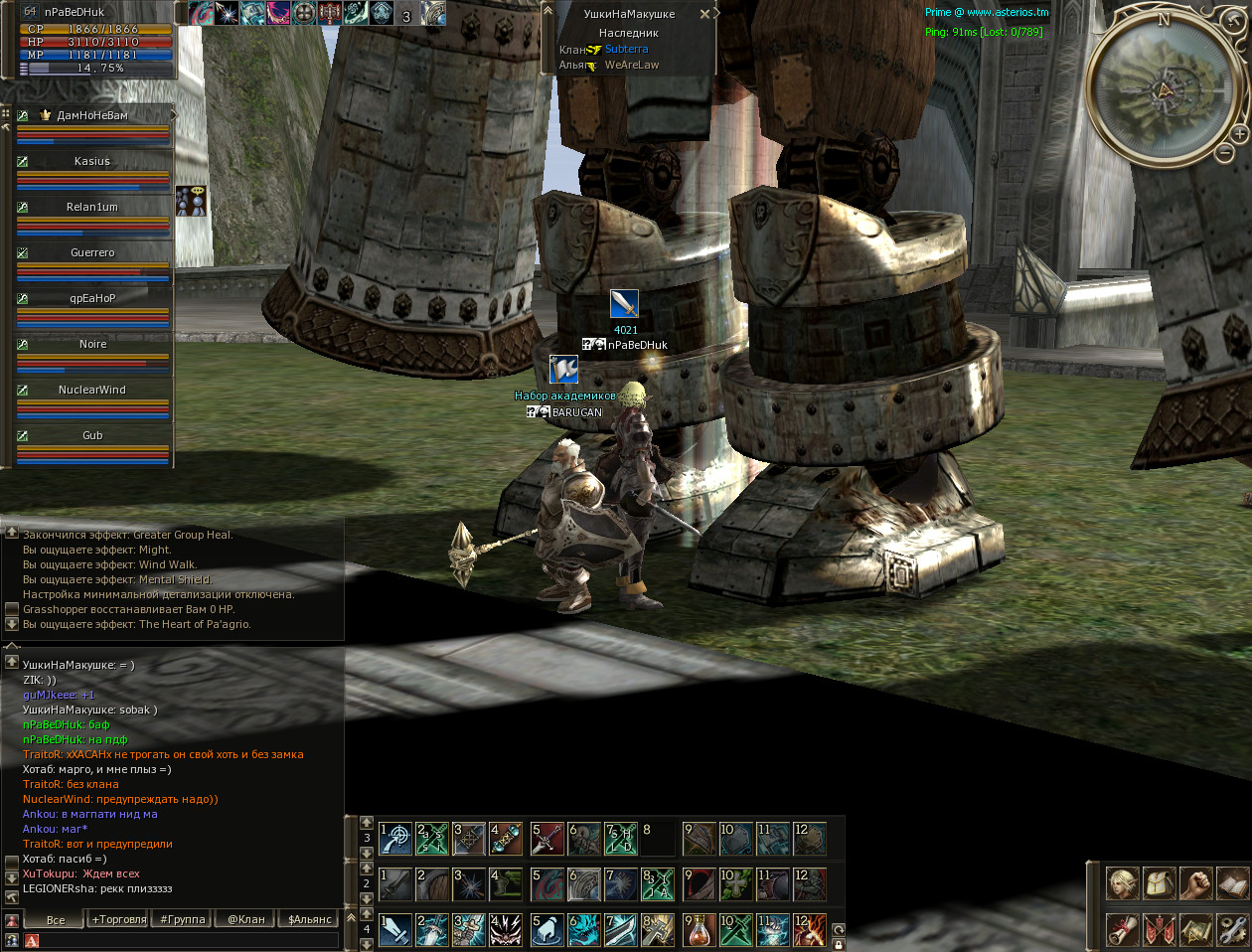Open the quest scroll icon
Image resolution: width=1252 pixels, height=952 pixels.
tap(1123, 929)
